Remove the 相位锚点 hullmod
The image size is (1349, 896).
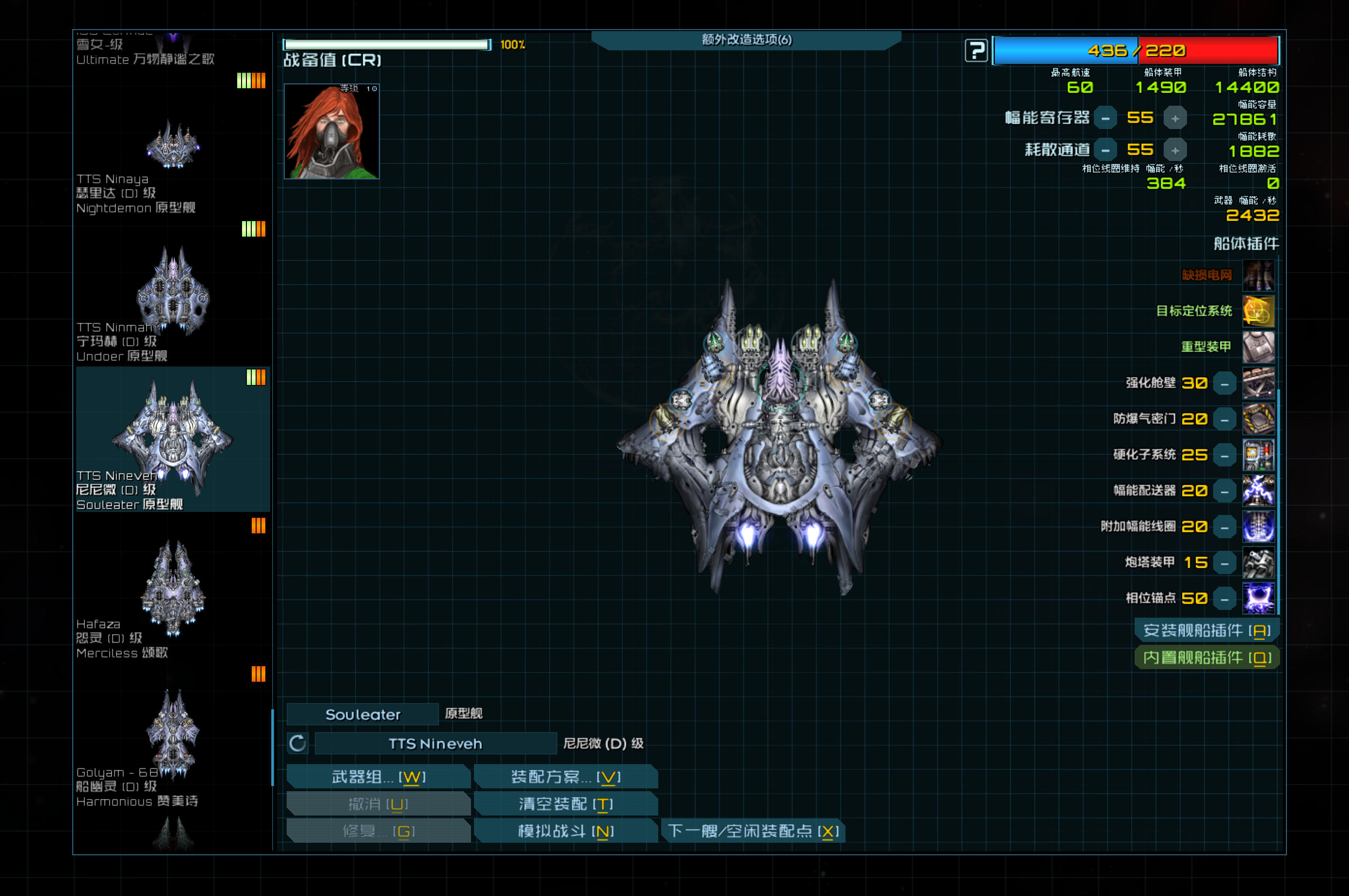(1224, 599)
